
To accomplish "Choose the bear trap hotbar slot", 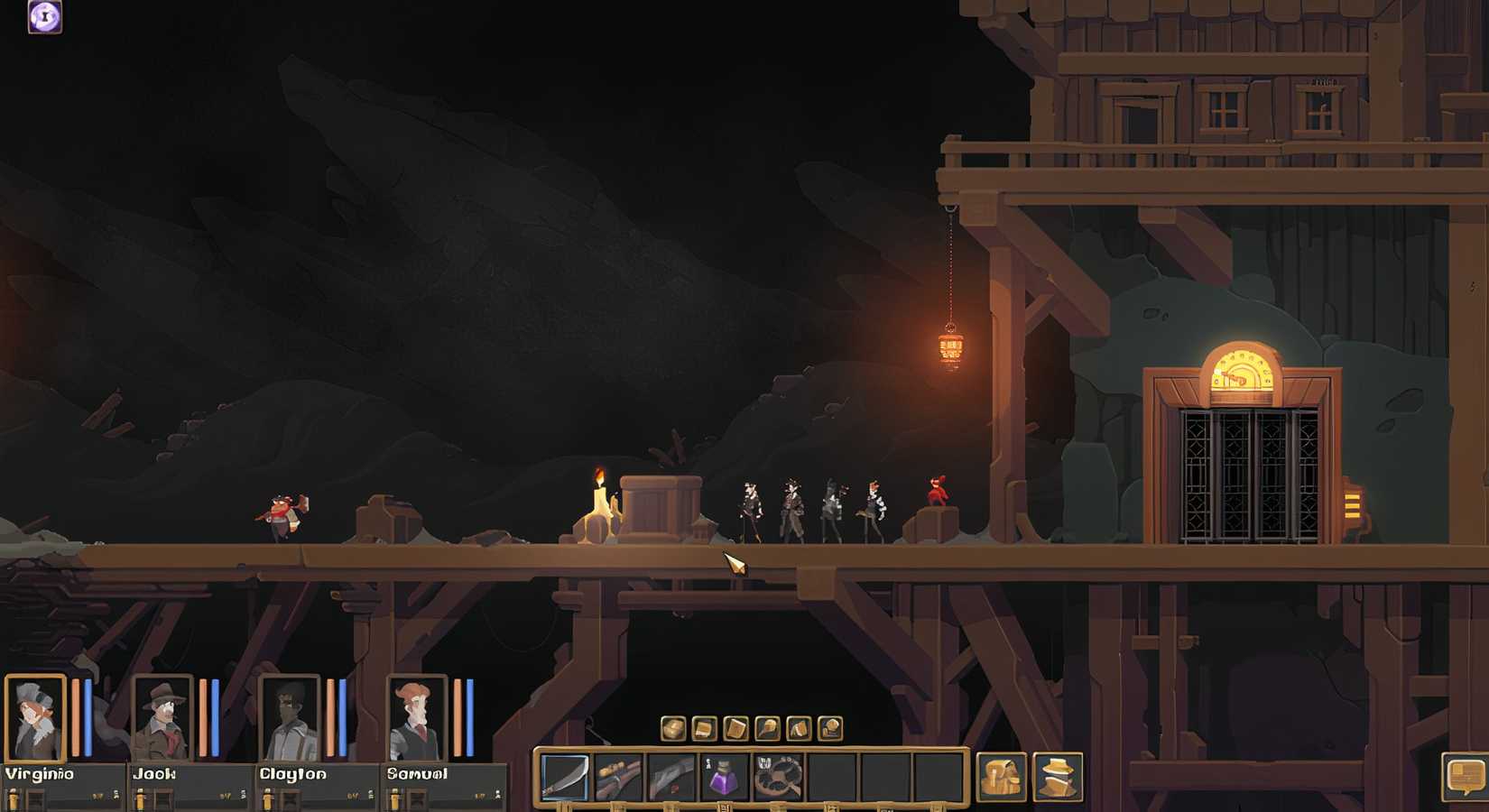I will tap(778, 777).
